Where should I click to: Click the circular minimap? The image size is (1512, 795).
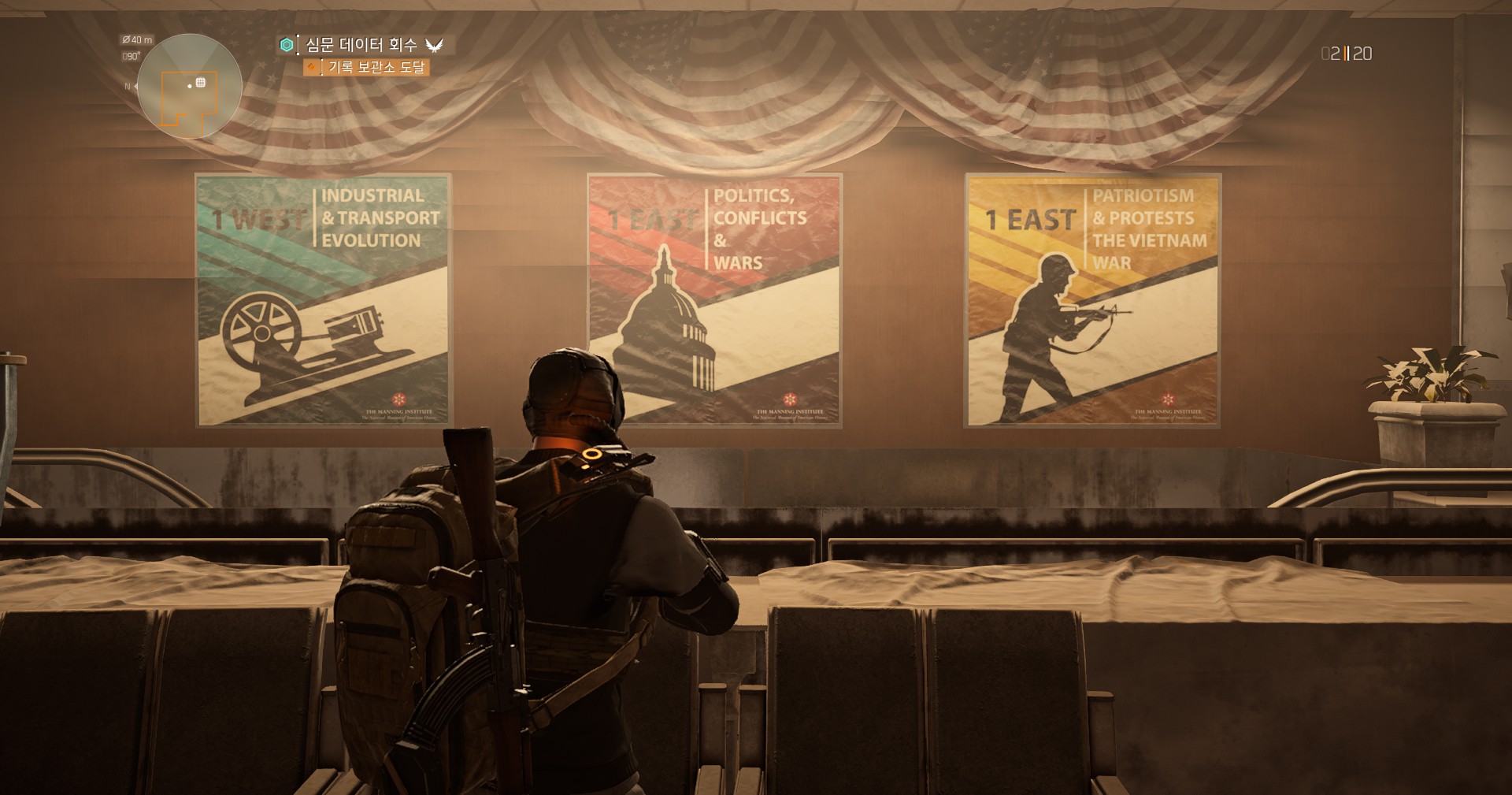pos(189,87)
